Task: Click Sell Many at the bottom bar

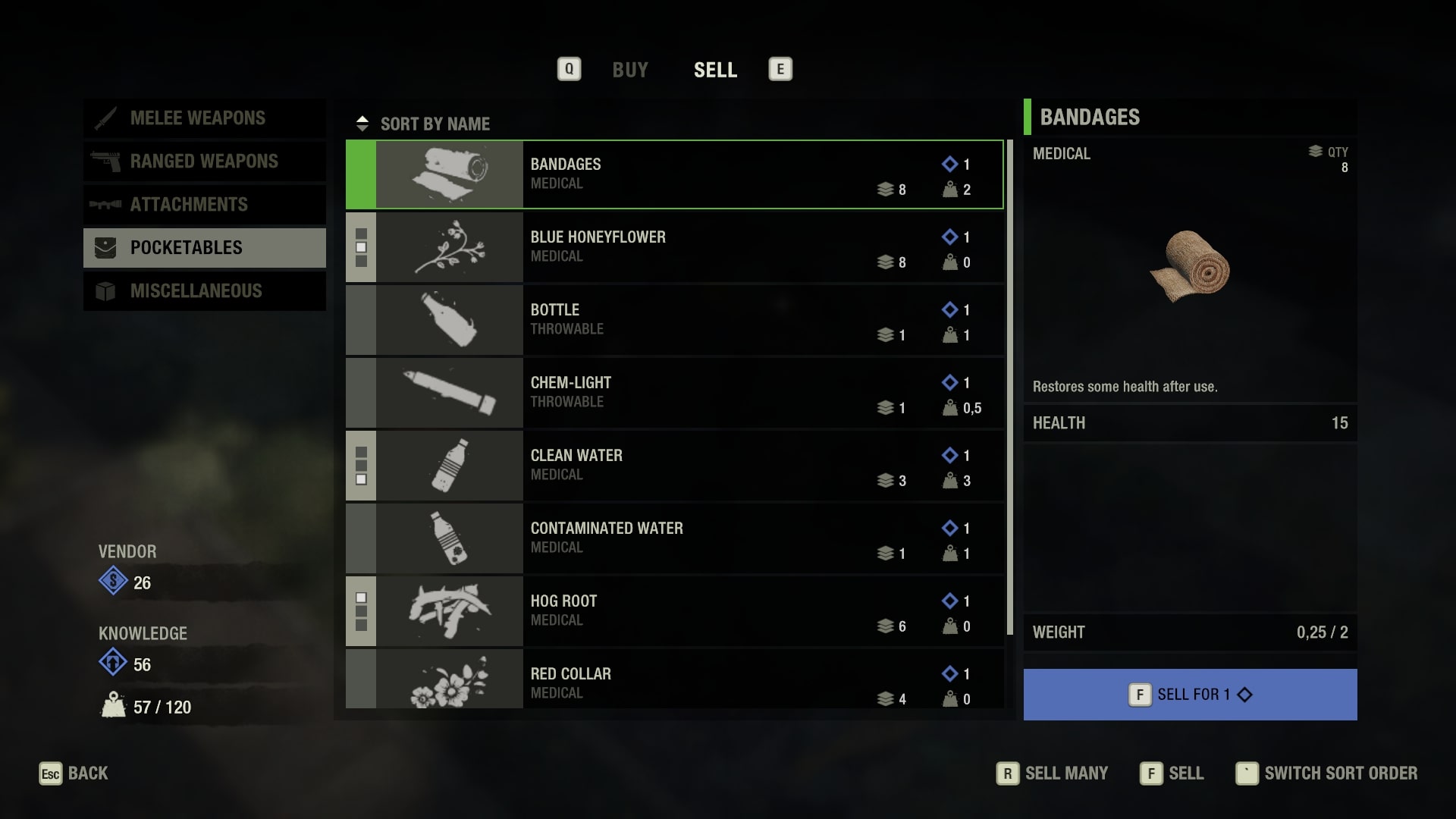Action: (x=1065, y=773)
